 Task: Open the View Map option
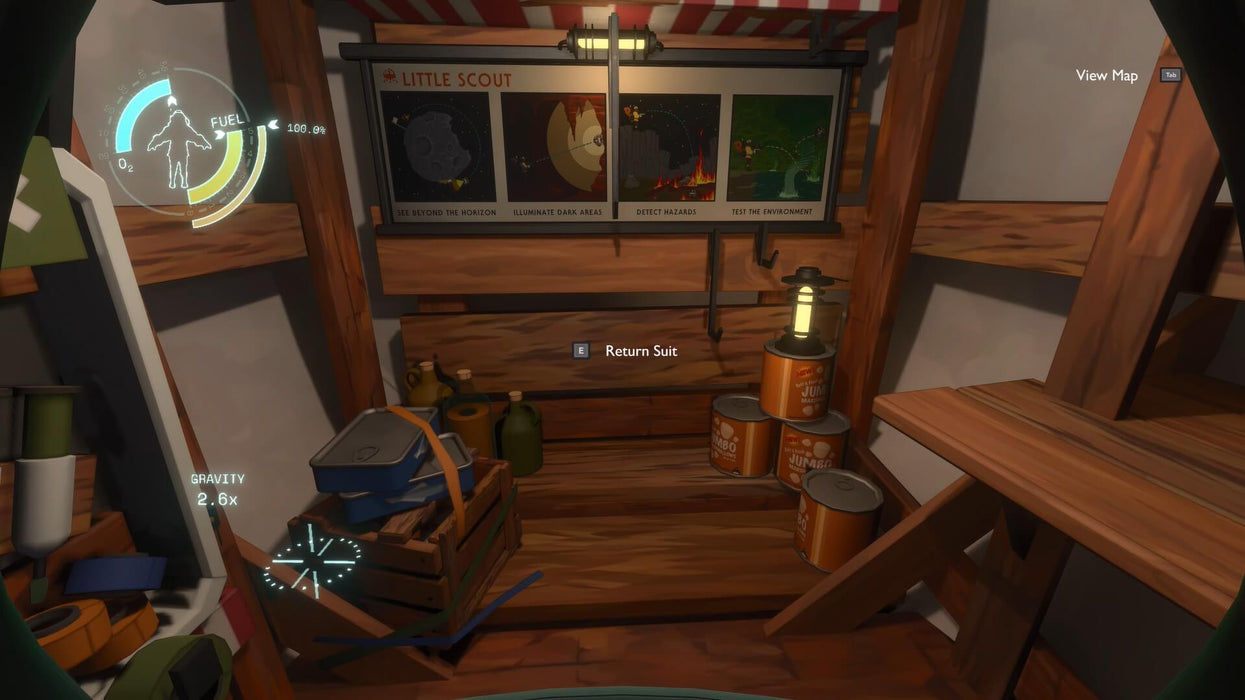1107,76
